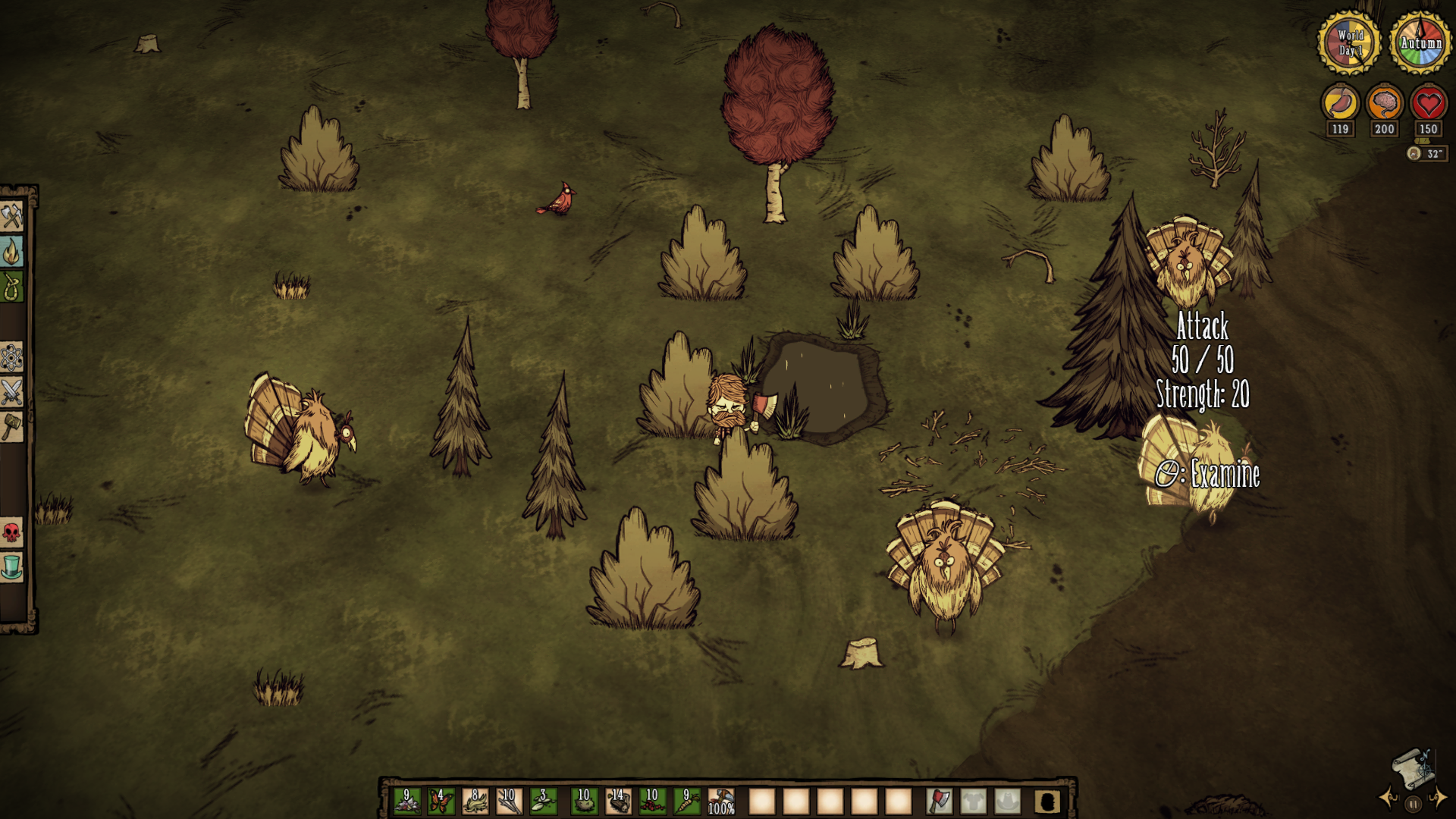Pause the game
Image resolution: width=1456 pixels, height=819 pixels.
coord(1413,804)
